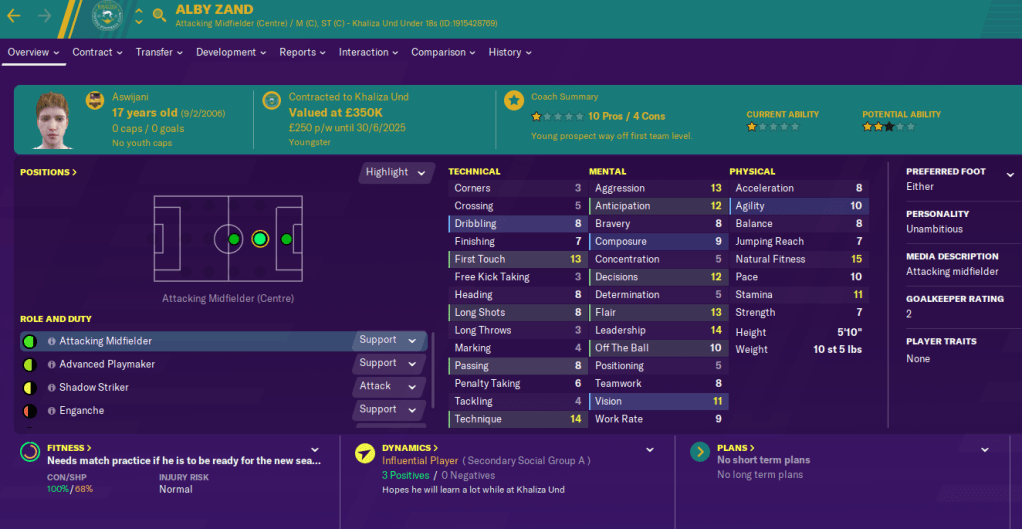
Task: Open the Overview tab menu
Action: (x=34, y=52)
